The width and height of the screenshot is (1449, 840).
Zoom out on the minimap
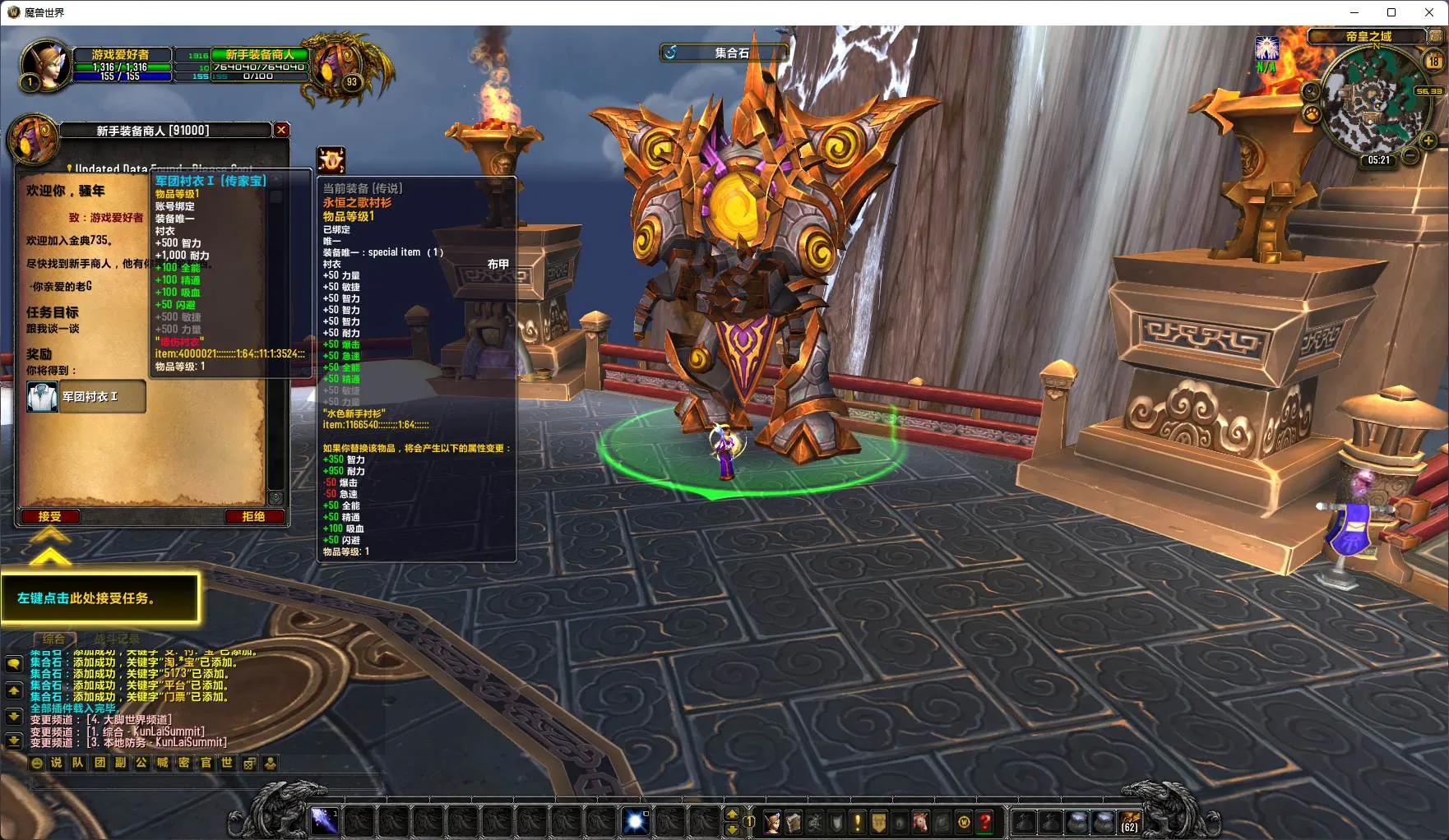(x=1410, y=155)
